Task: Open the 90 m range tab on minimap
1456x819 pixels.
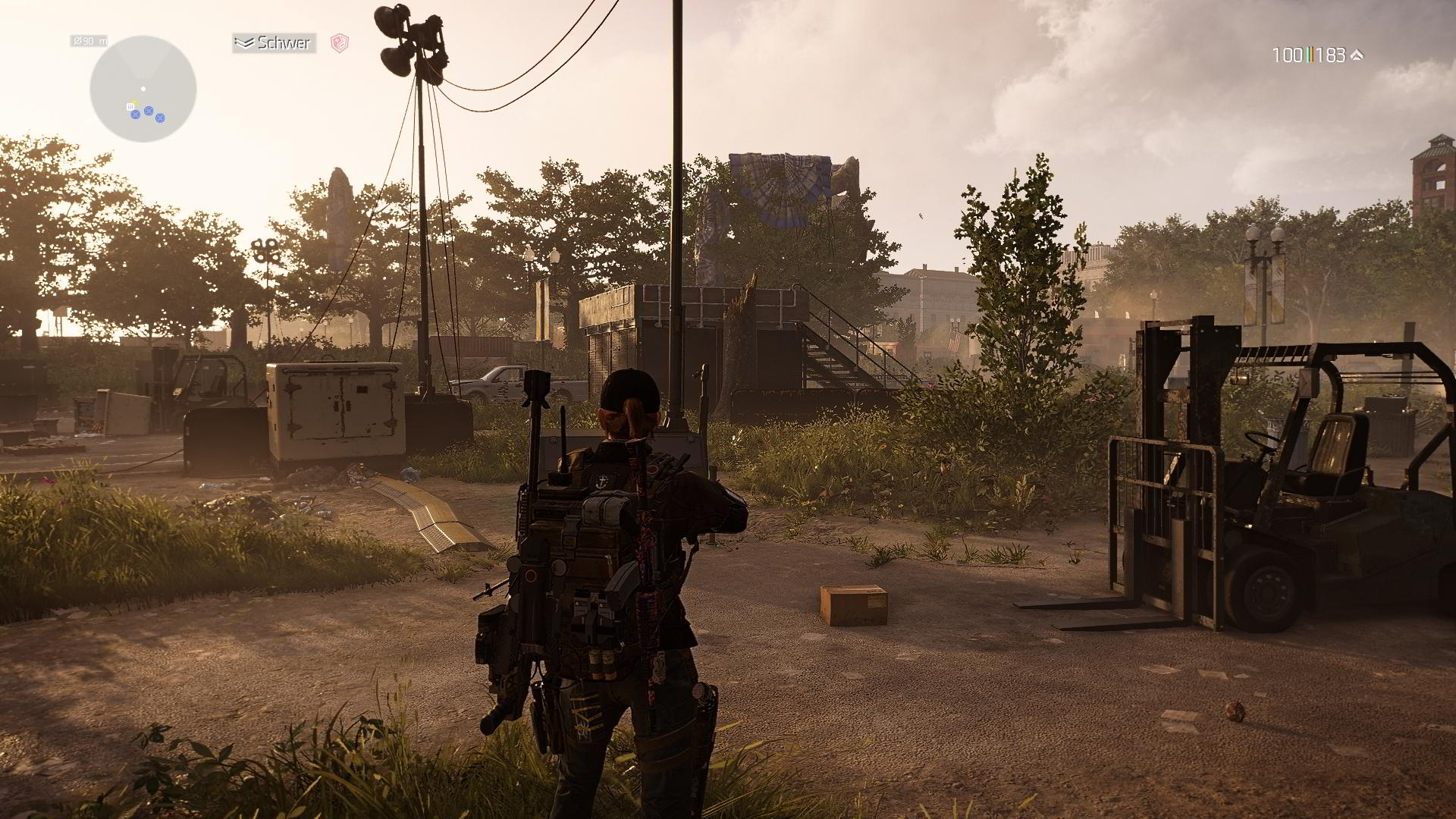Action: coord(91,42)
